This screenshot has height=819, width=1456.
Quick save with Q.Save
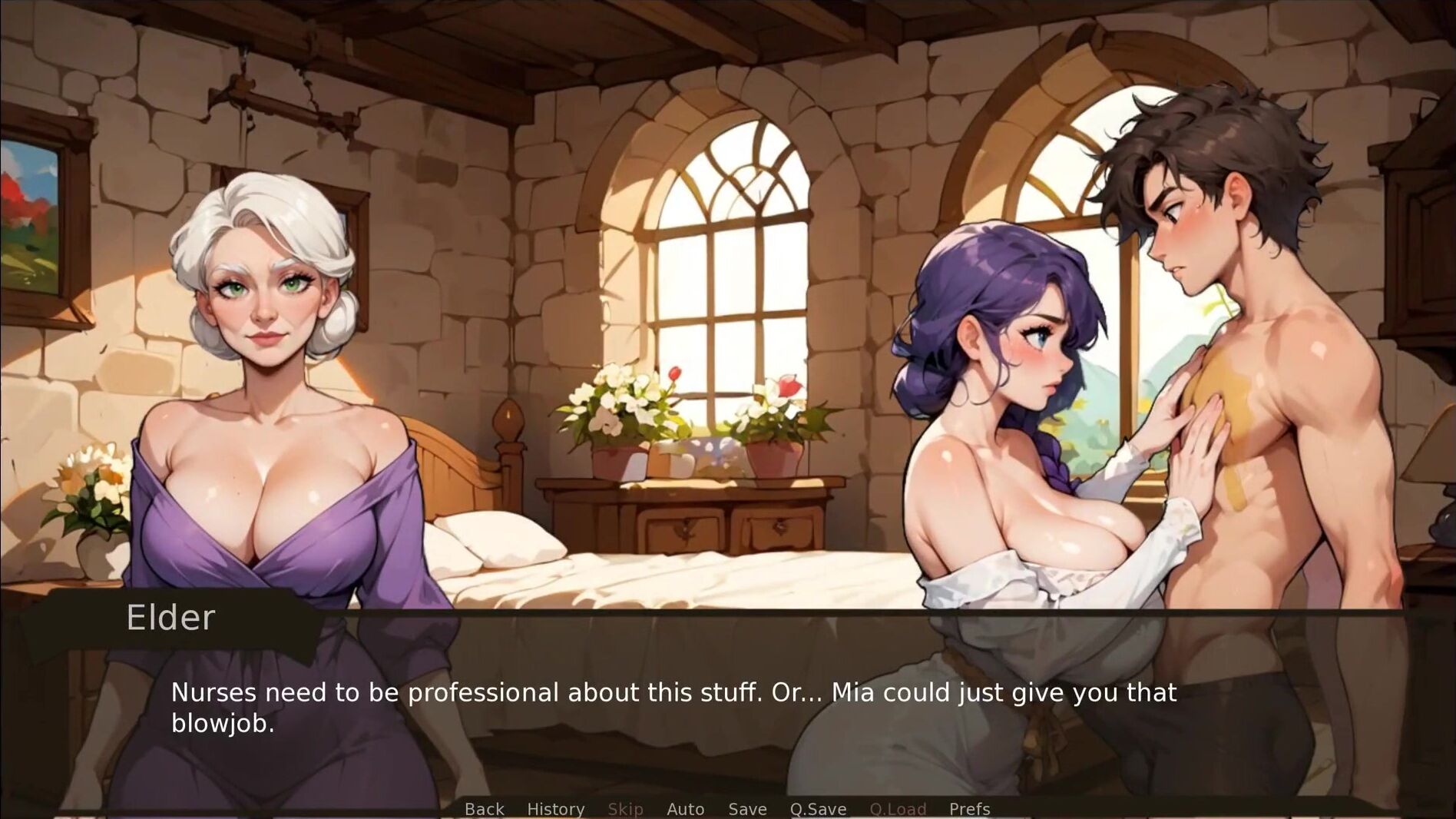coord(818,809)
